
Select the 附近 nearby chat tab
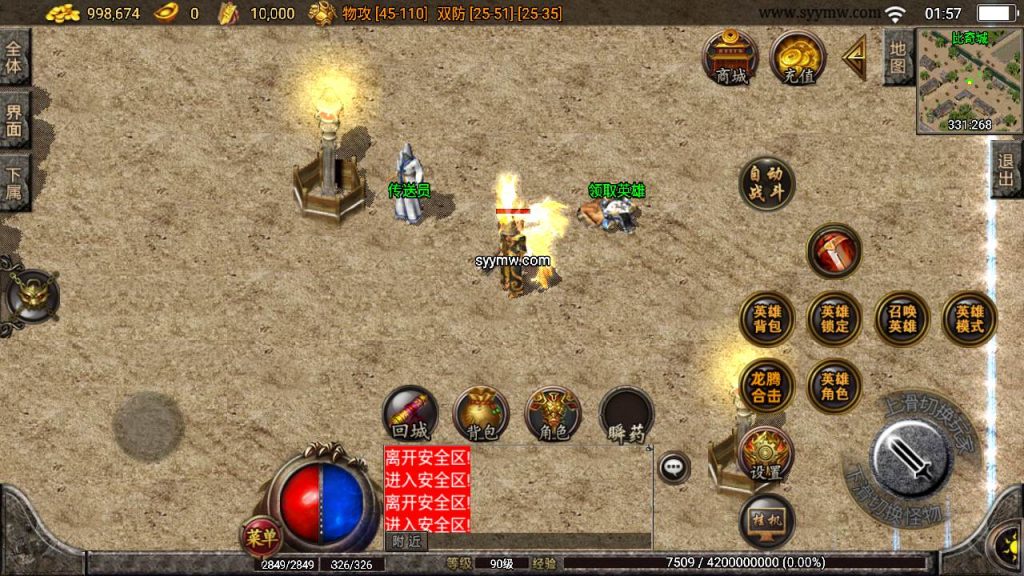point(406,541)
